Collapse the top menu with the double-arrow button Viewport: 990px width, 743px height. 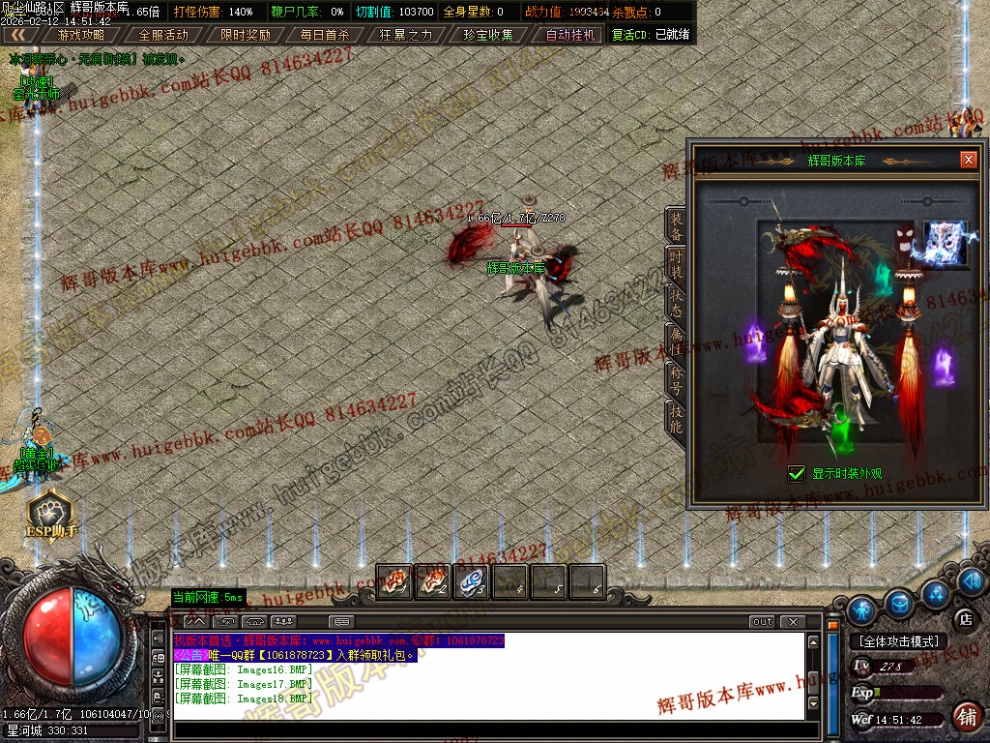pyautogui.click(x=19, y=34)
